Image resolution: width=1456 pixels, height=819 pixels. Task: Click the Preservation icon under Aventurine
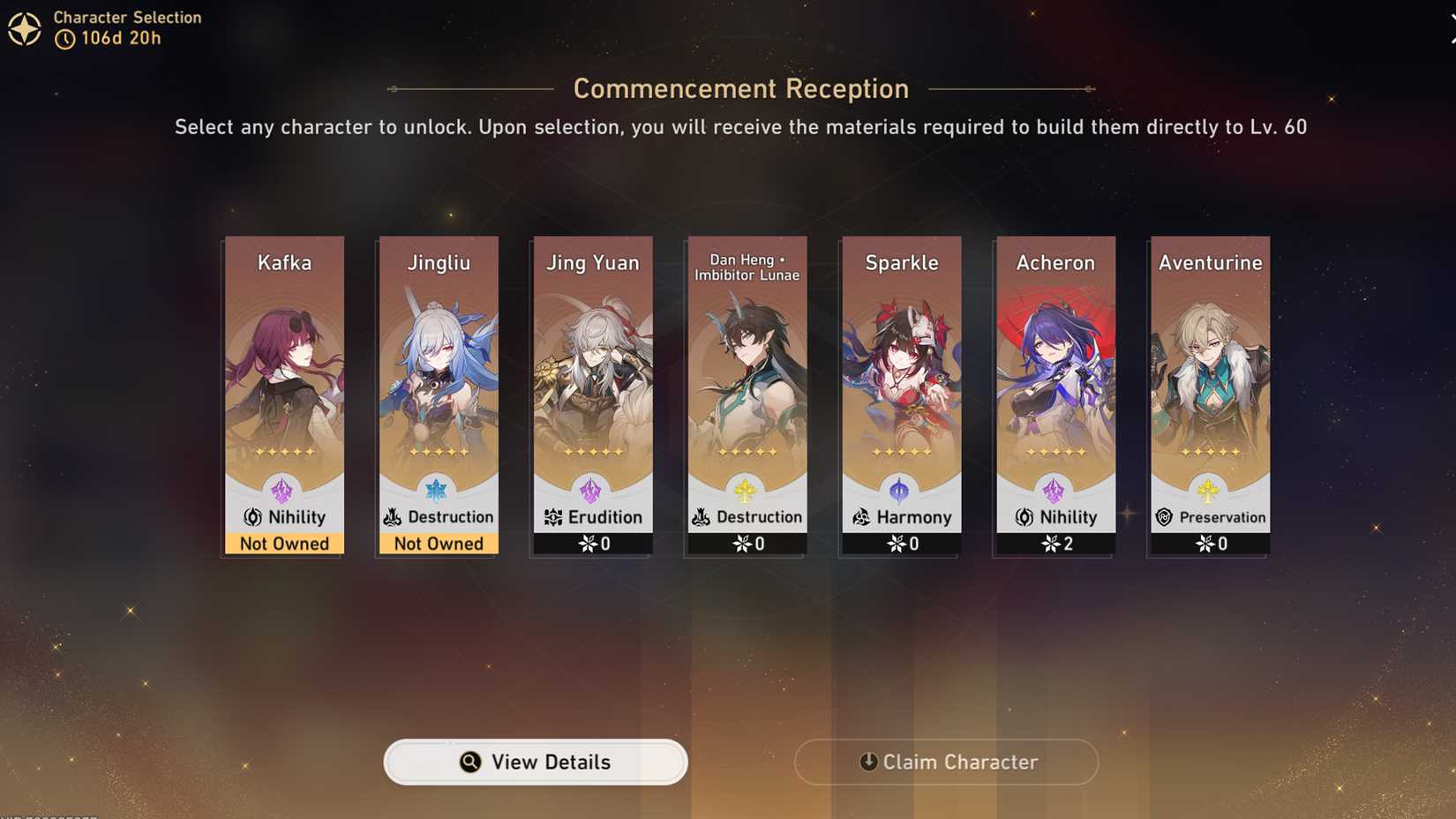coord(1165,517)
